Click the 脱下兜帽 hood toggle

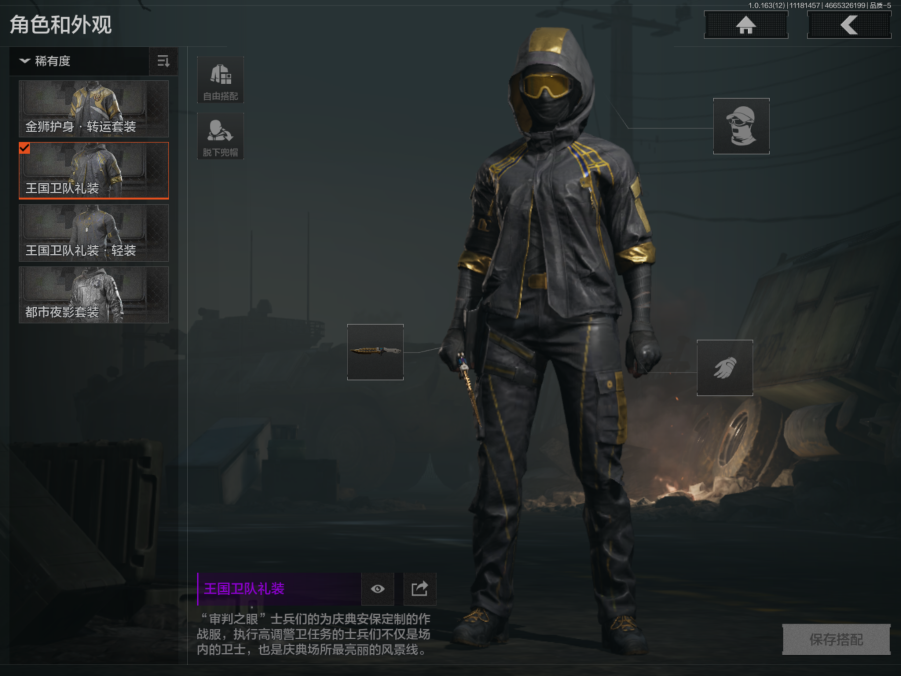point(220,136)
